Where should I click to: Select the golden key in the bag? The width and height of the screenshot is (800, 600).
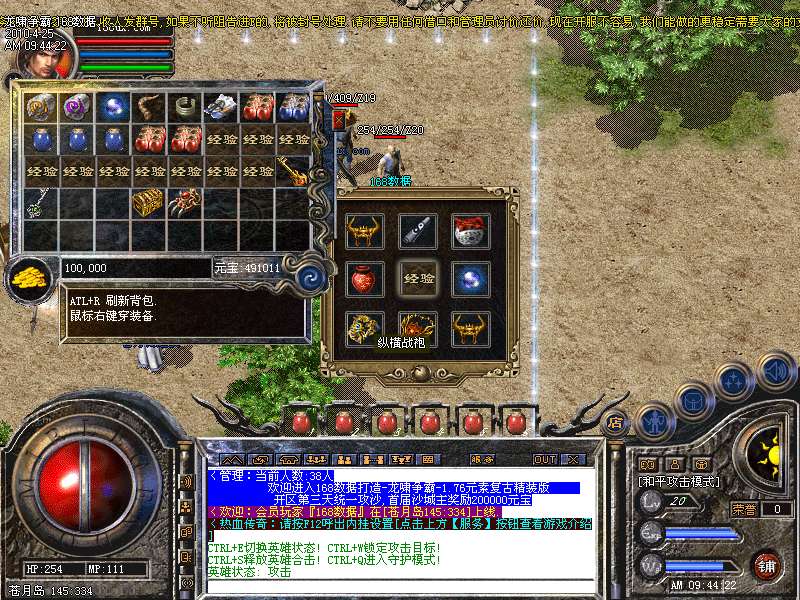[x=292, y=171]
